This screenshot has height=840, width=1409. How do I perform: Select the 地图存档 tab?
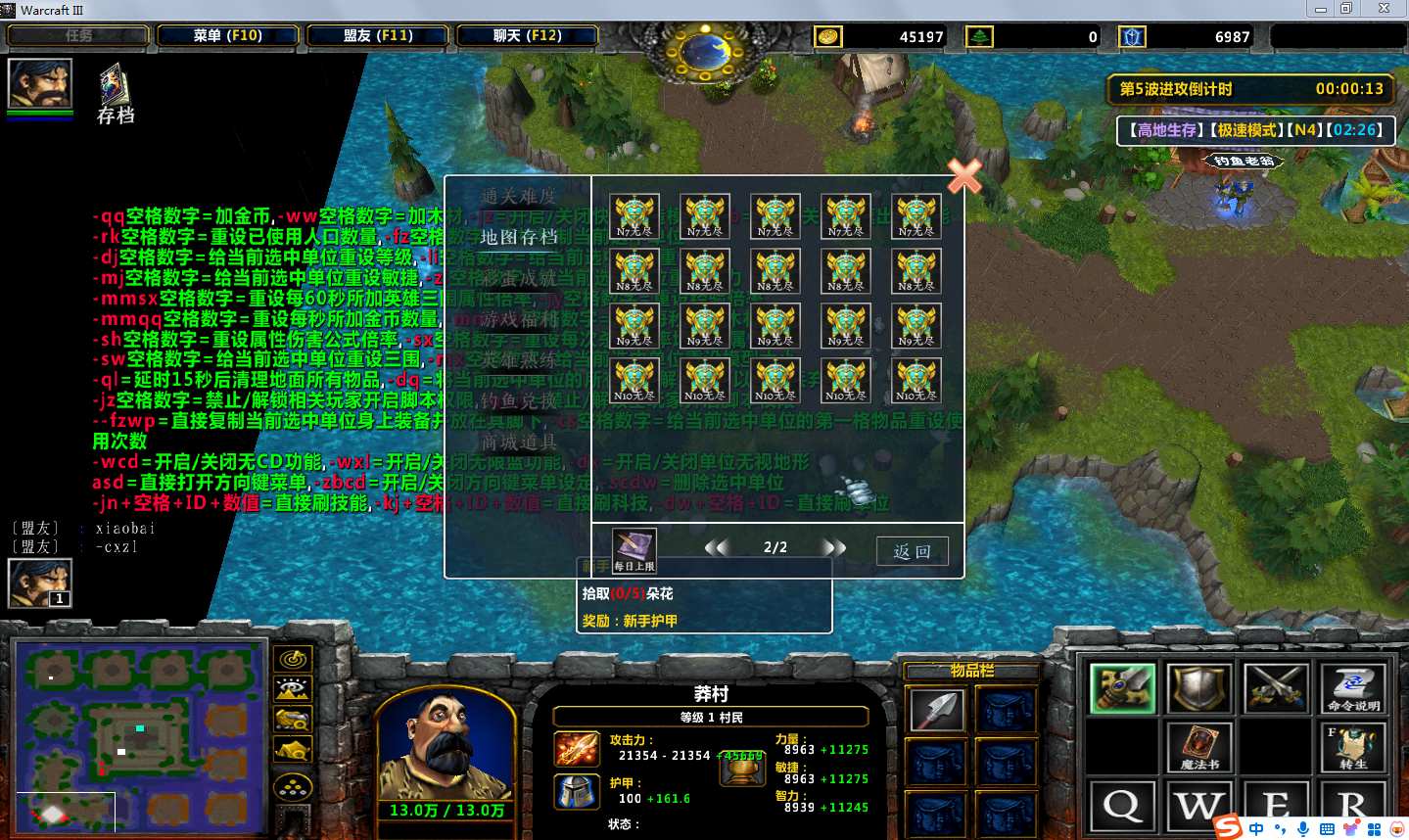[518, 237]
